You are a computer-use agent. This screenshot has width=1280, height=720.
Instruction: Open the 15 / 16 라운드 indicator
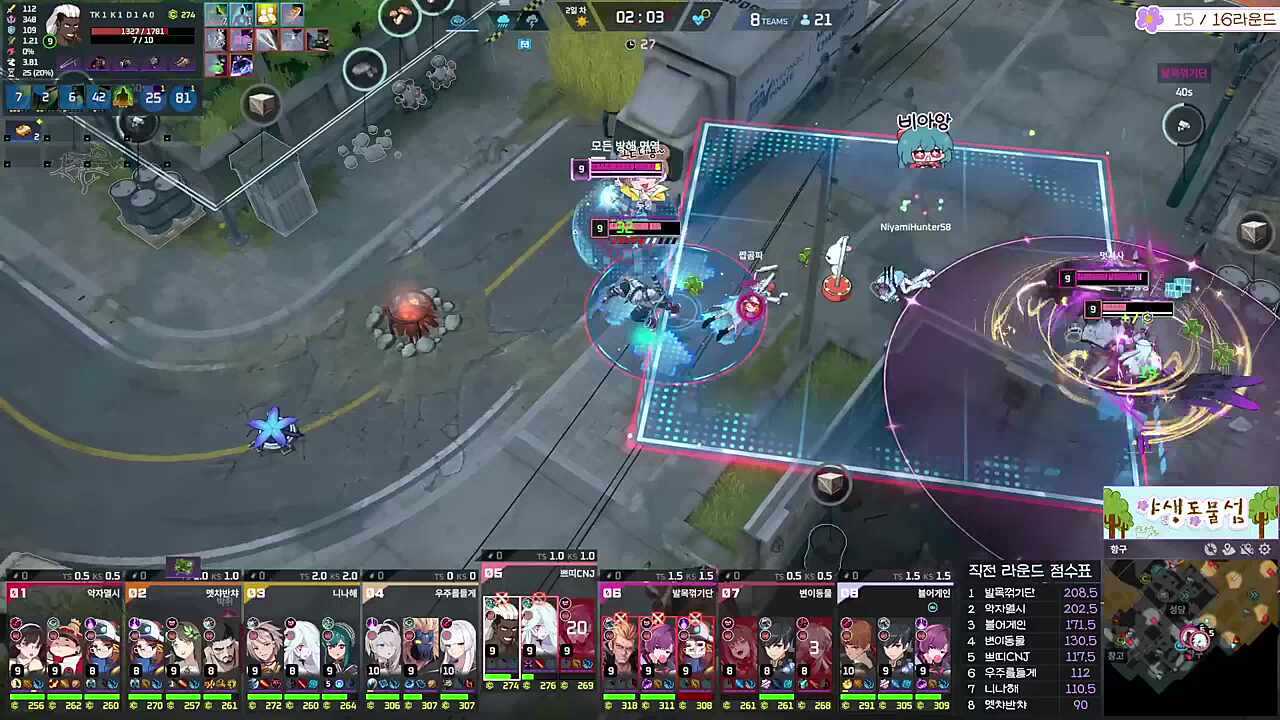pos(1215,20)
